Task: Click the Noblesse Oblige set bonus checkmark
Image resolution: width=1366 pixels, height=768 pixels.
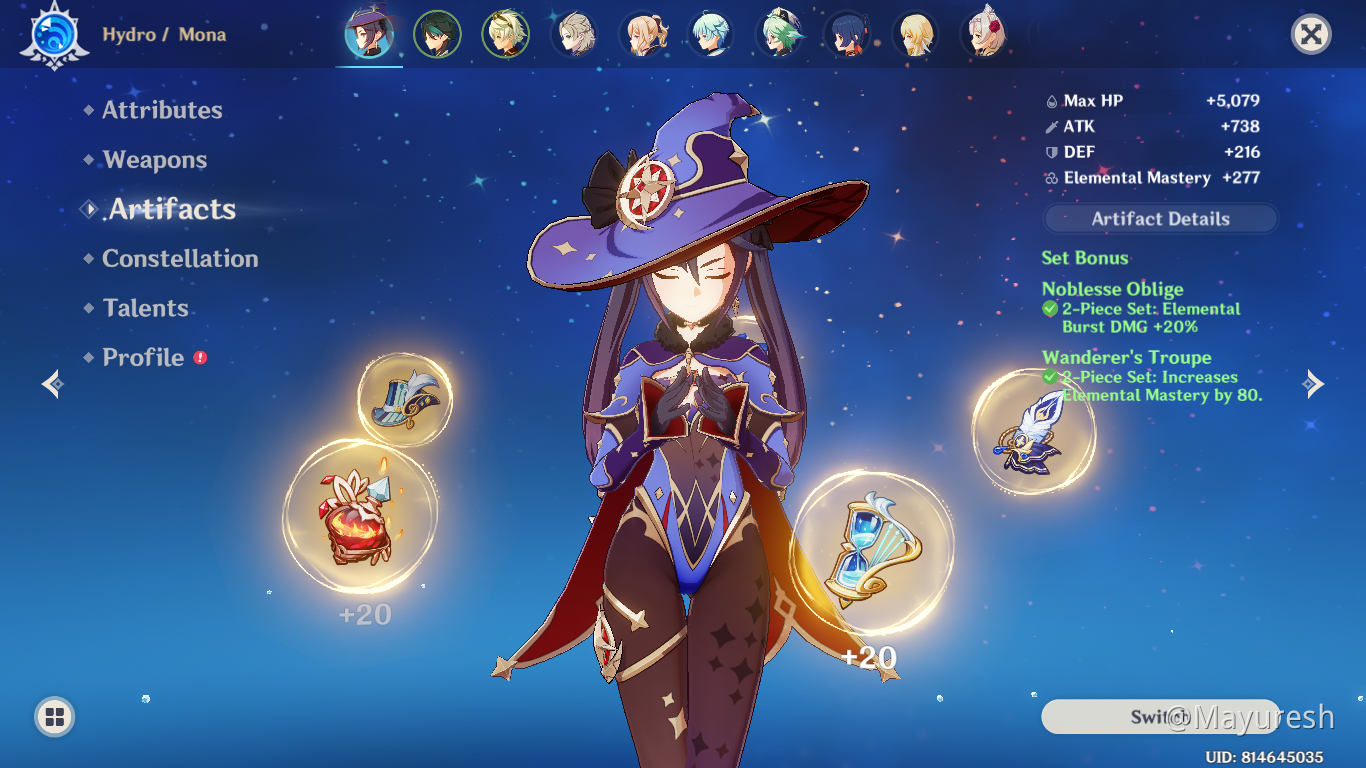Action: [1050, 309]
